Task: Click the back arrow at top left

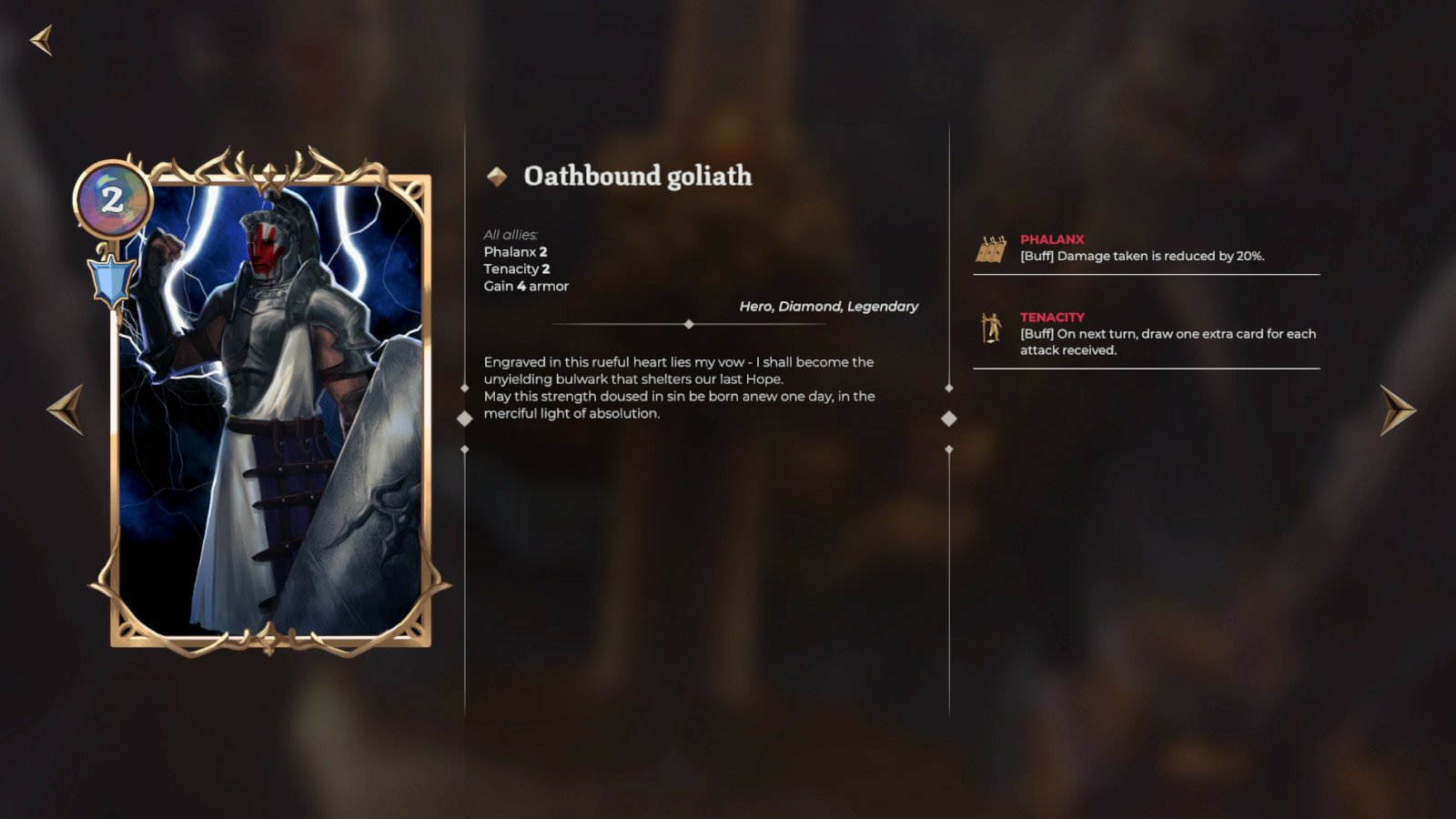Action: (x=43, y=40)
